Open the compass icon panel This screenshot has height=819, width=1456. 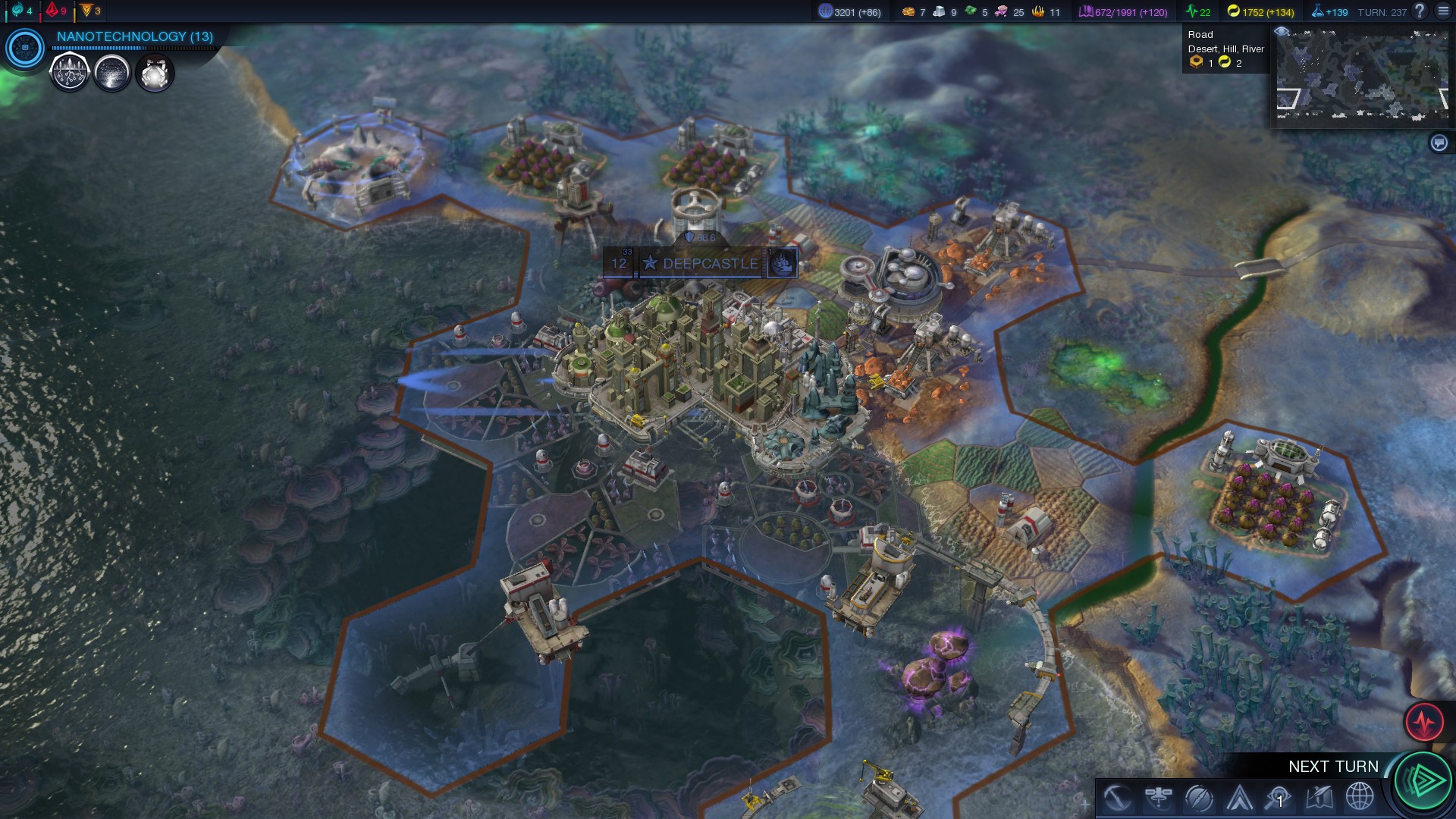tap(1198, 798)
